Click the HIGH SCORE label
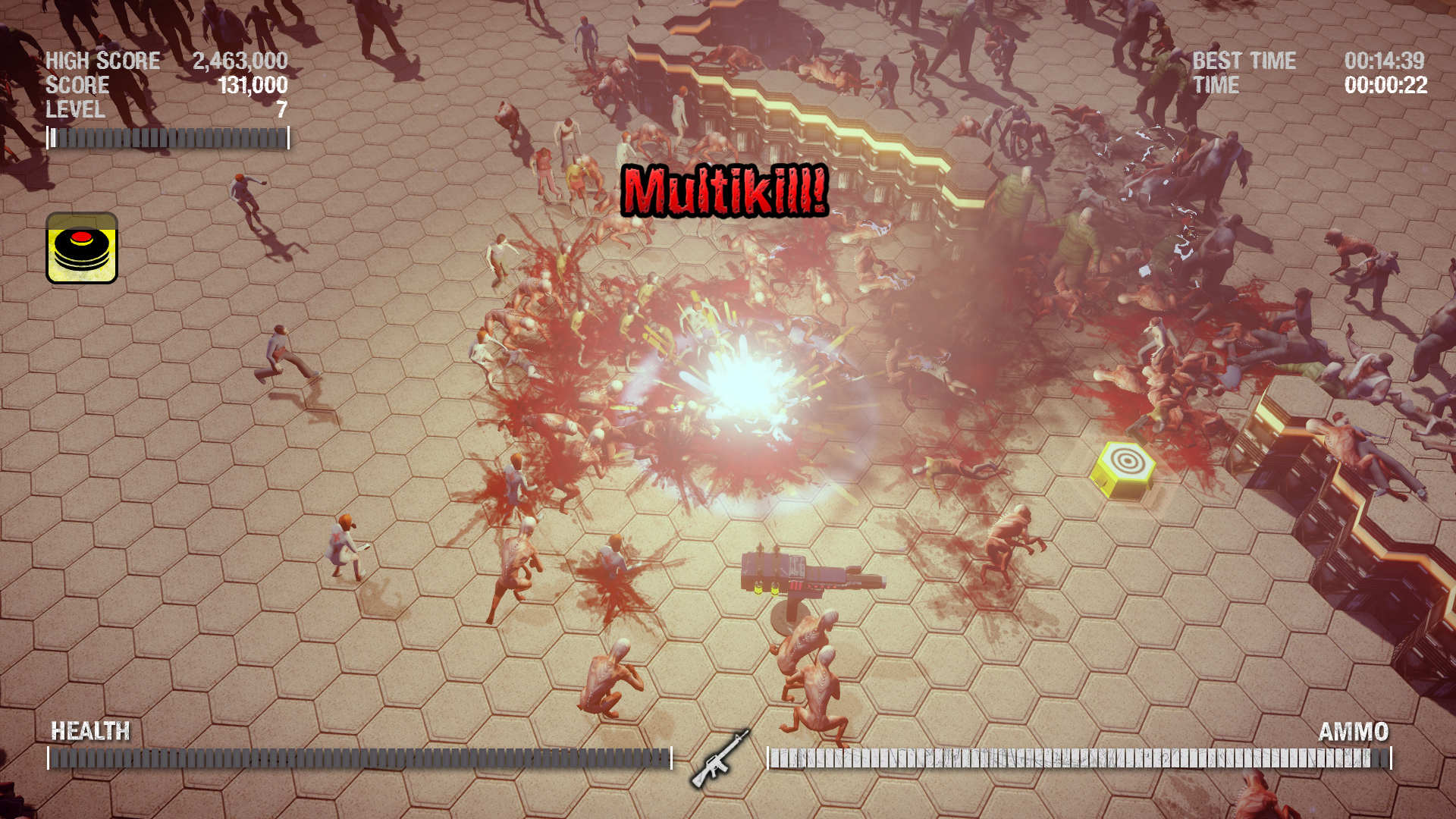 click(x=102, y=61)
